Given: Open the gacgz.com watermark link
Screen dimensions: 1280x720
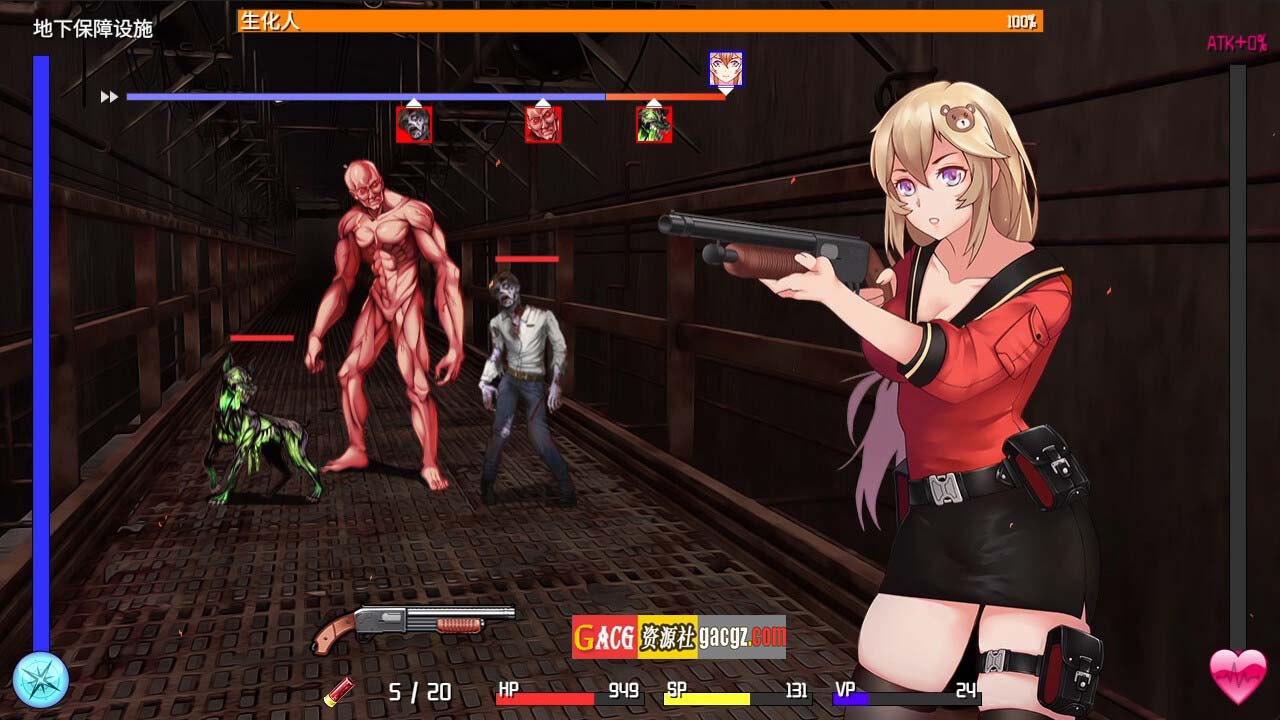Looking at the screenshot, I should click(x=679, y=637).
